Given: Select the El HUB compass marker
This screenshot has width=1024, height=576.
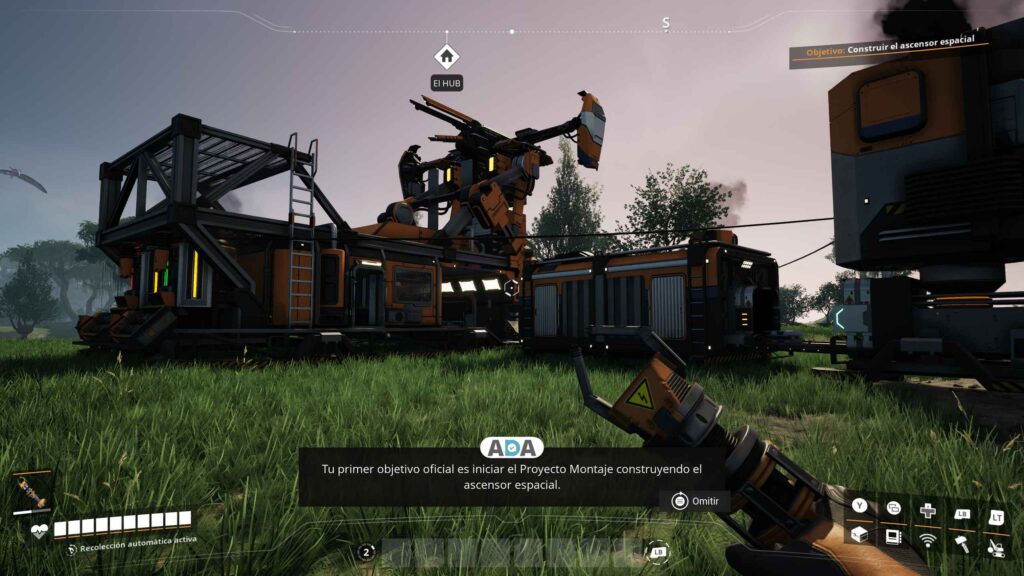Looking at the screenshot, I should (x=446, y=56).
